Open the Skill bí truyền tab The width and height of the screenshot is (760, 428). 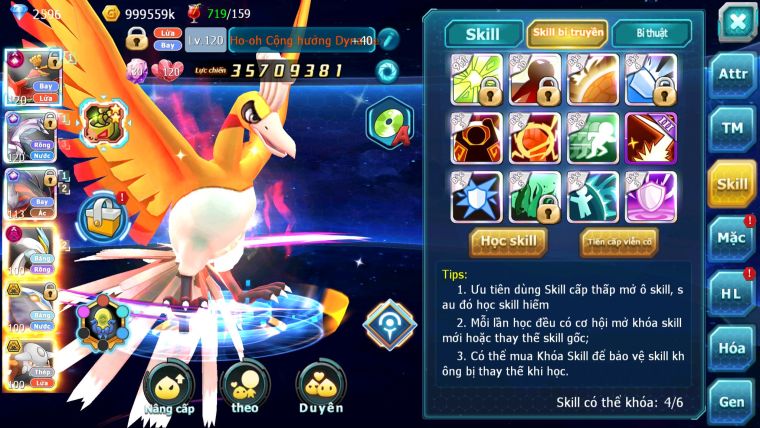click(x=567, y=33)
